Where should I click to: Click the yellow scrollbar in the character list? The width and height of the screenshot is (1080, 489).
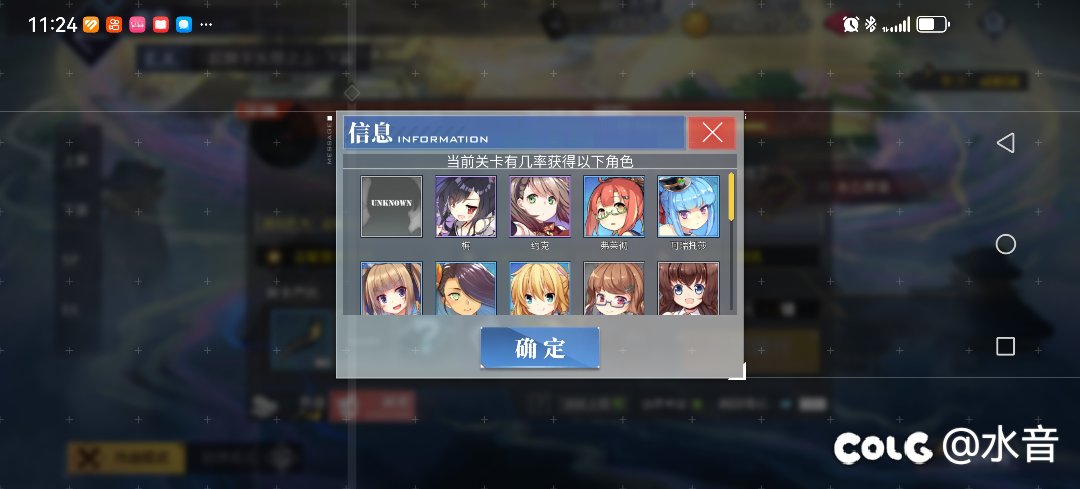(732, 196)
